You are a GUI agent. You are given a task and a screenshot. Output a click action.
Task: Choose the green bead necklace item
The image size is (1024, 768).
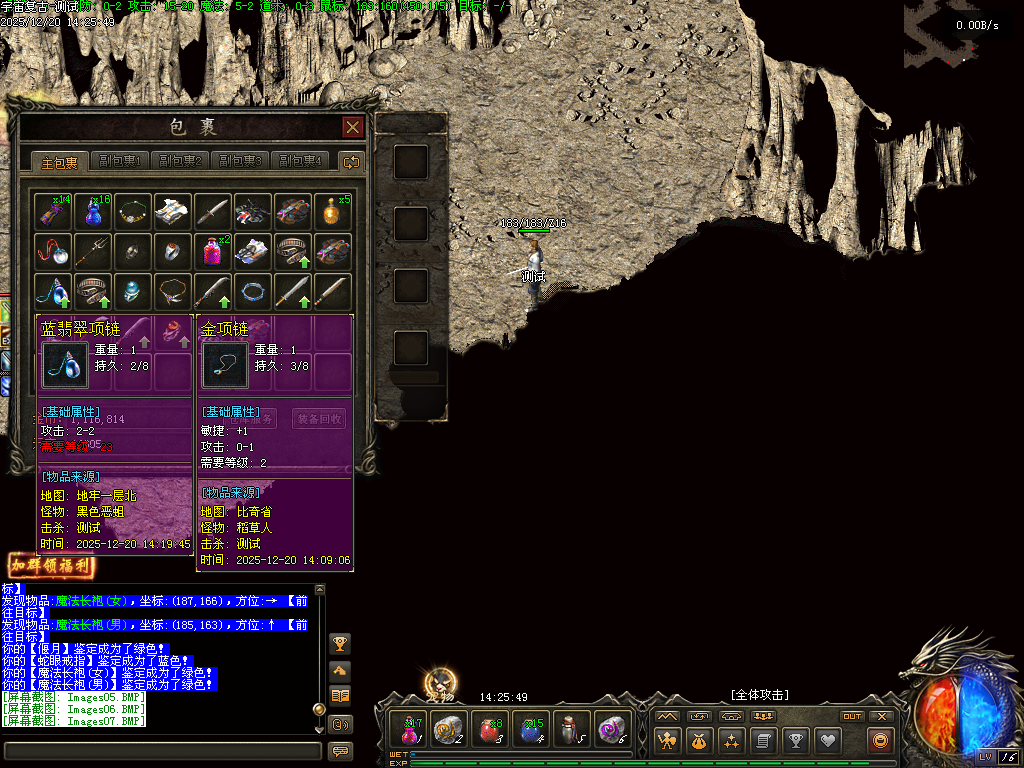[x=133, y=211]
